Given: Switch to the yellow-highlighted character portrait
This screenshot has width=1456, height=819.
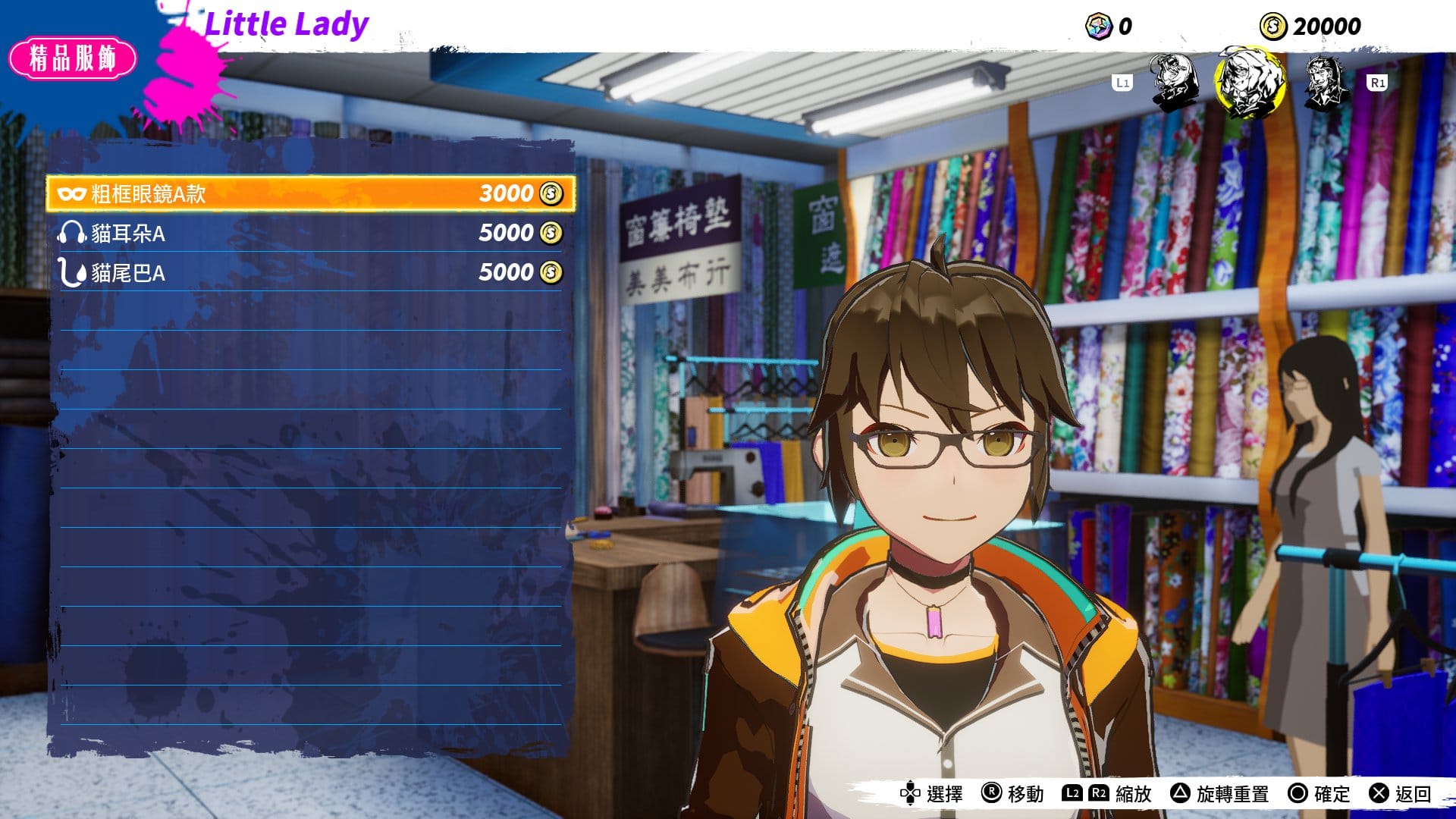Looking at the screenshot, I should click(1249, 82).
